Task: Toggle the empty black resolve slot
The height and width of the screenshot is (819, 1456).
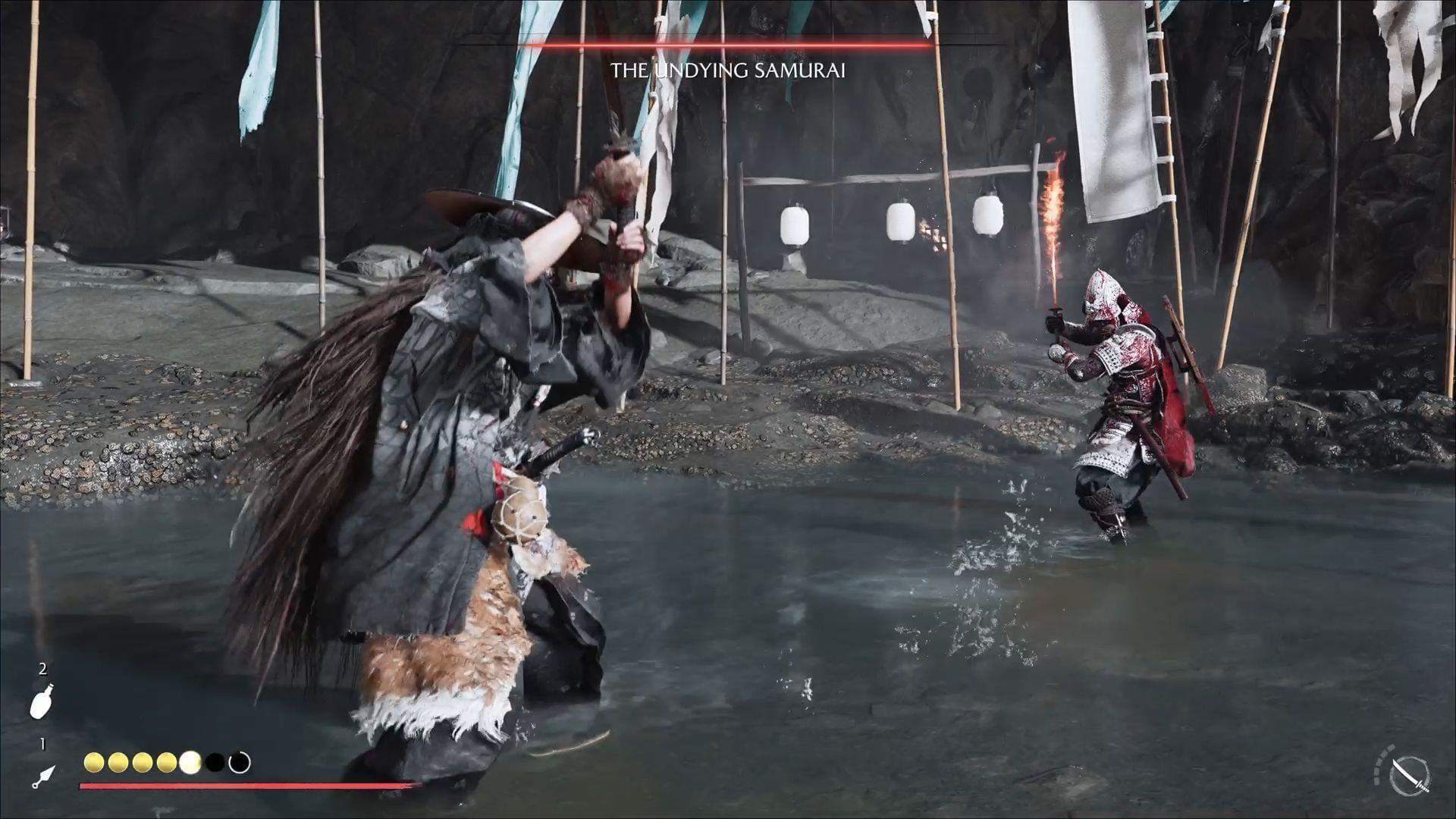Action: click(x=215, y=762)
